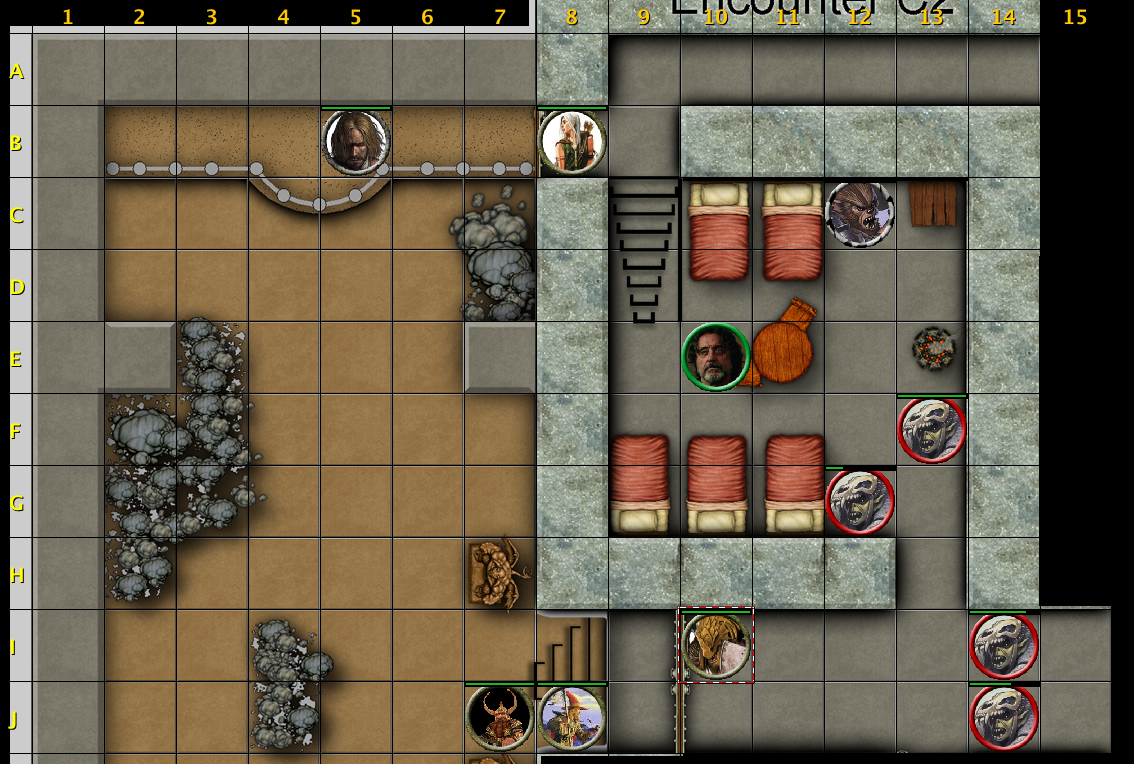Select the long-haired bearded man token
The height and width of the screenshot is (764, 1134).
(x=356, y=142)
